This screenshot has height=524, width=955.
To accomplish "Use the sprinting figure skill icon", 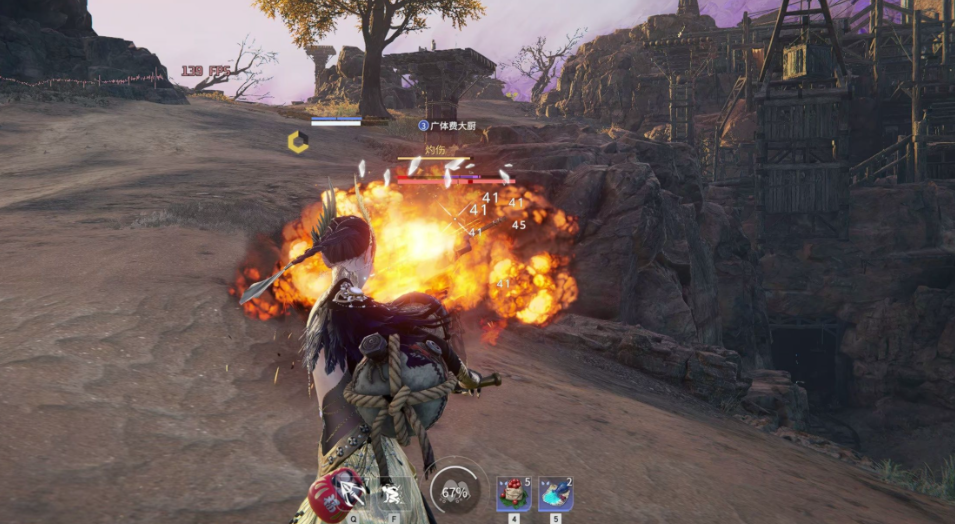I will pyautogui.click(x=393, y=493).
